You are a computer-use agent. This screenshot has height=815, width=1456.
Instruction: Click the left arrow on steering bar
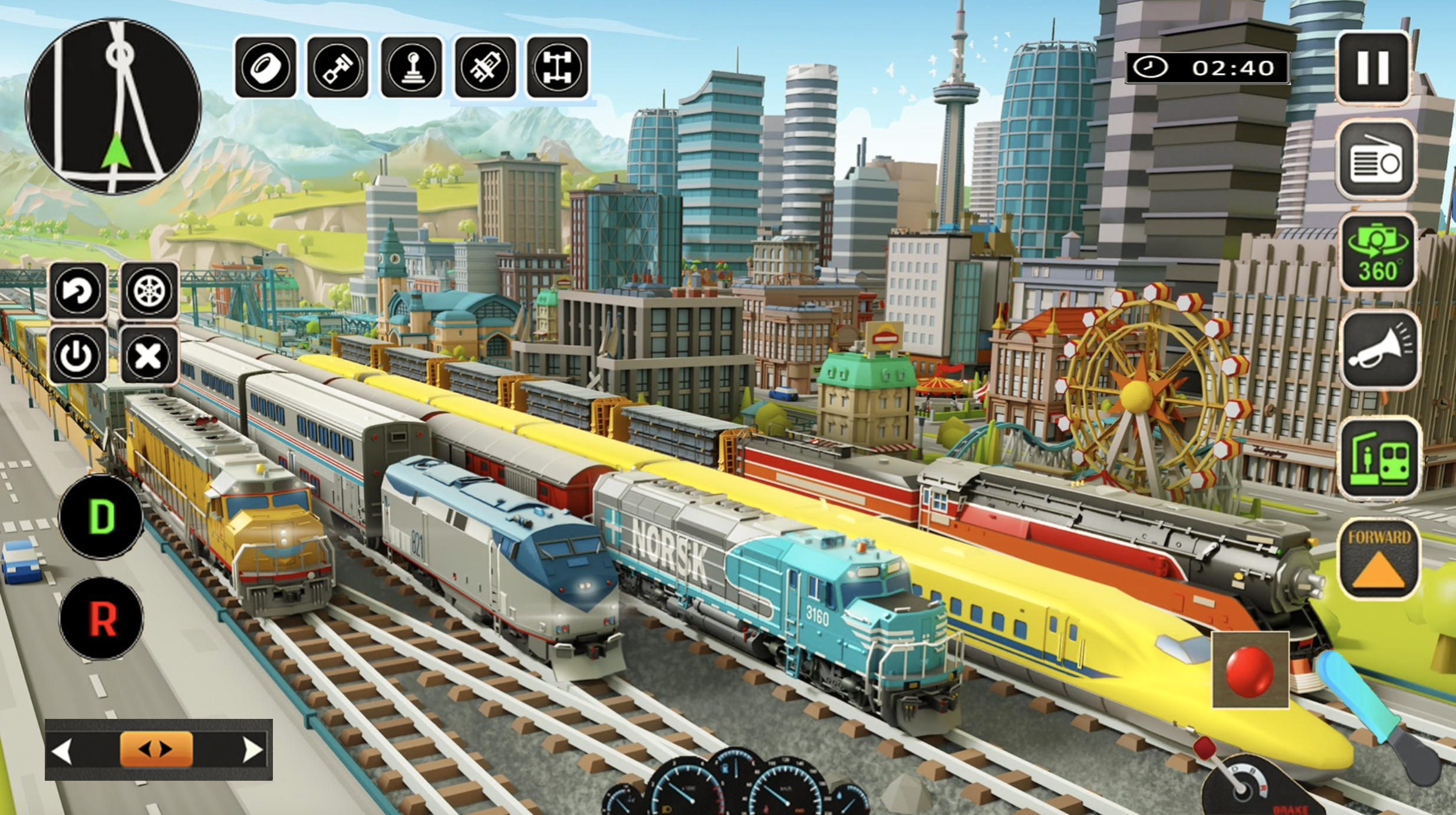[62, 750]
